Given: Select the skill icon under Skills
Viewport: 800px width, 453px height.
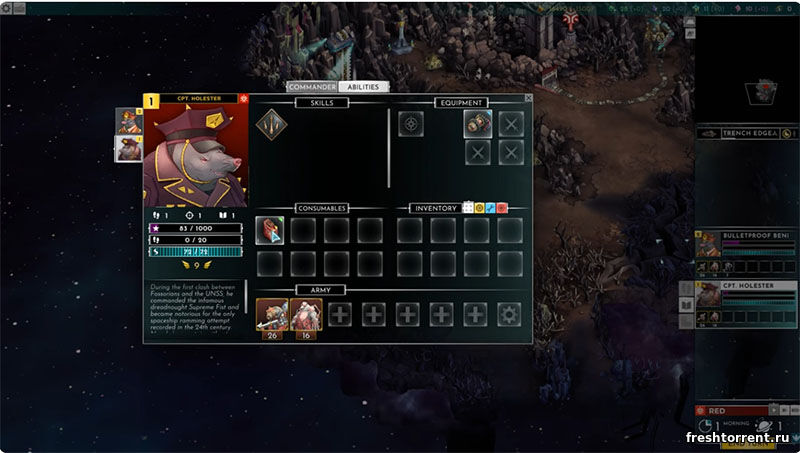Looking at the screenshot, I should point(270,124).
